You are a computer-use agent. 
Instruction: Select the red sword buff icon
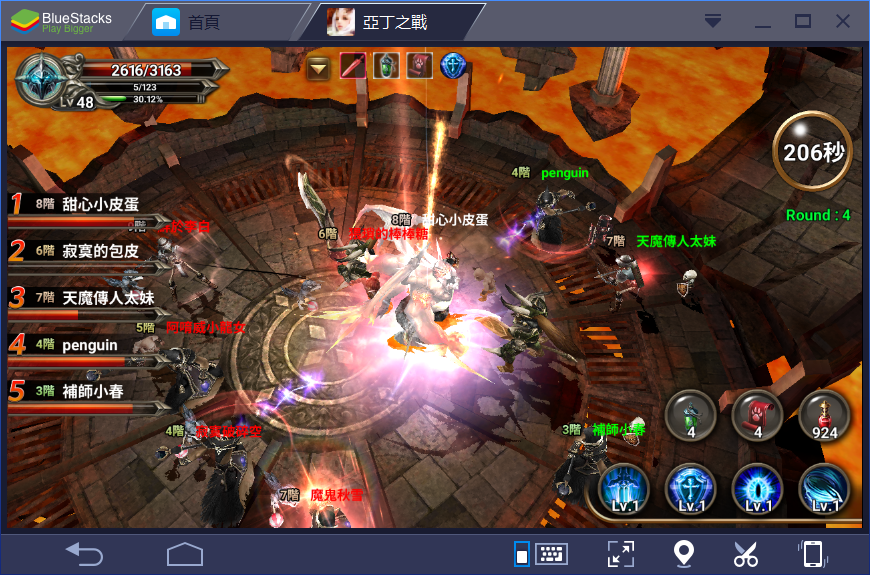(x=353, y=67)
